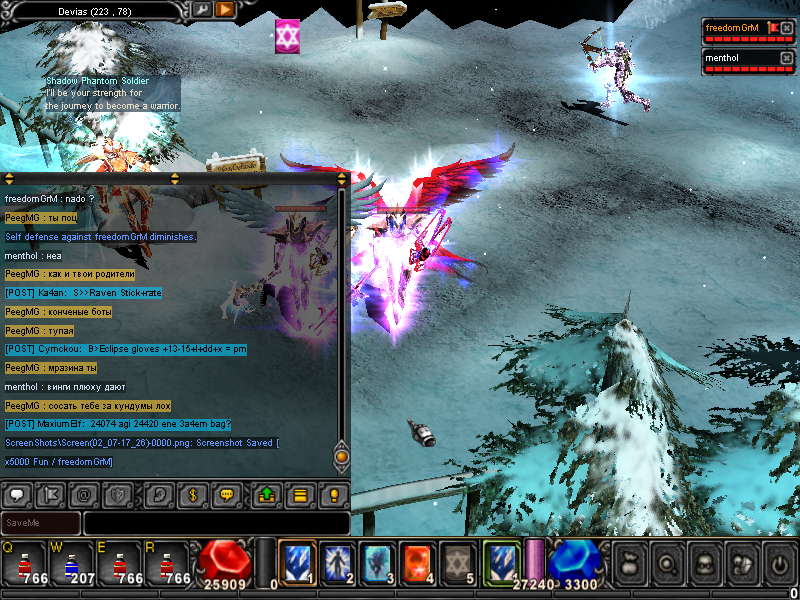Click the orange play arrow button by Devias
This screenshot has width=800, height=600.
(x=225, y=9)
